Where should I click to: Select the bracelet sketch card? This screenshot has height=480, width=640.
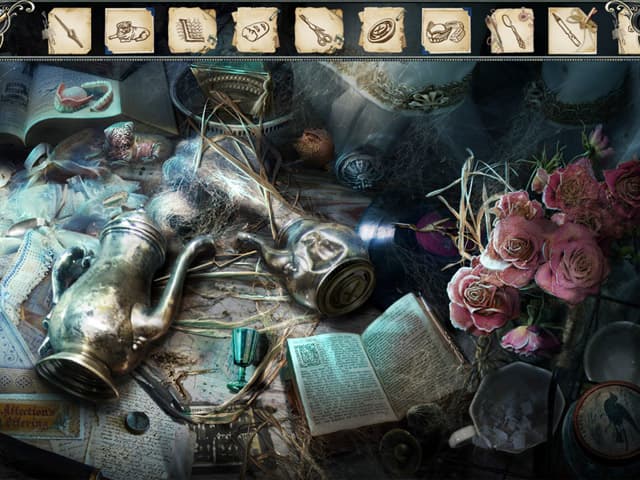tap(445, 30)
